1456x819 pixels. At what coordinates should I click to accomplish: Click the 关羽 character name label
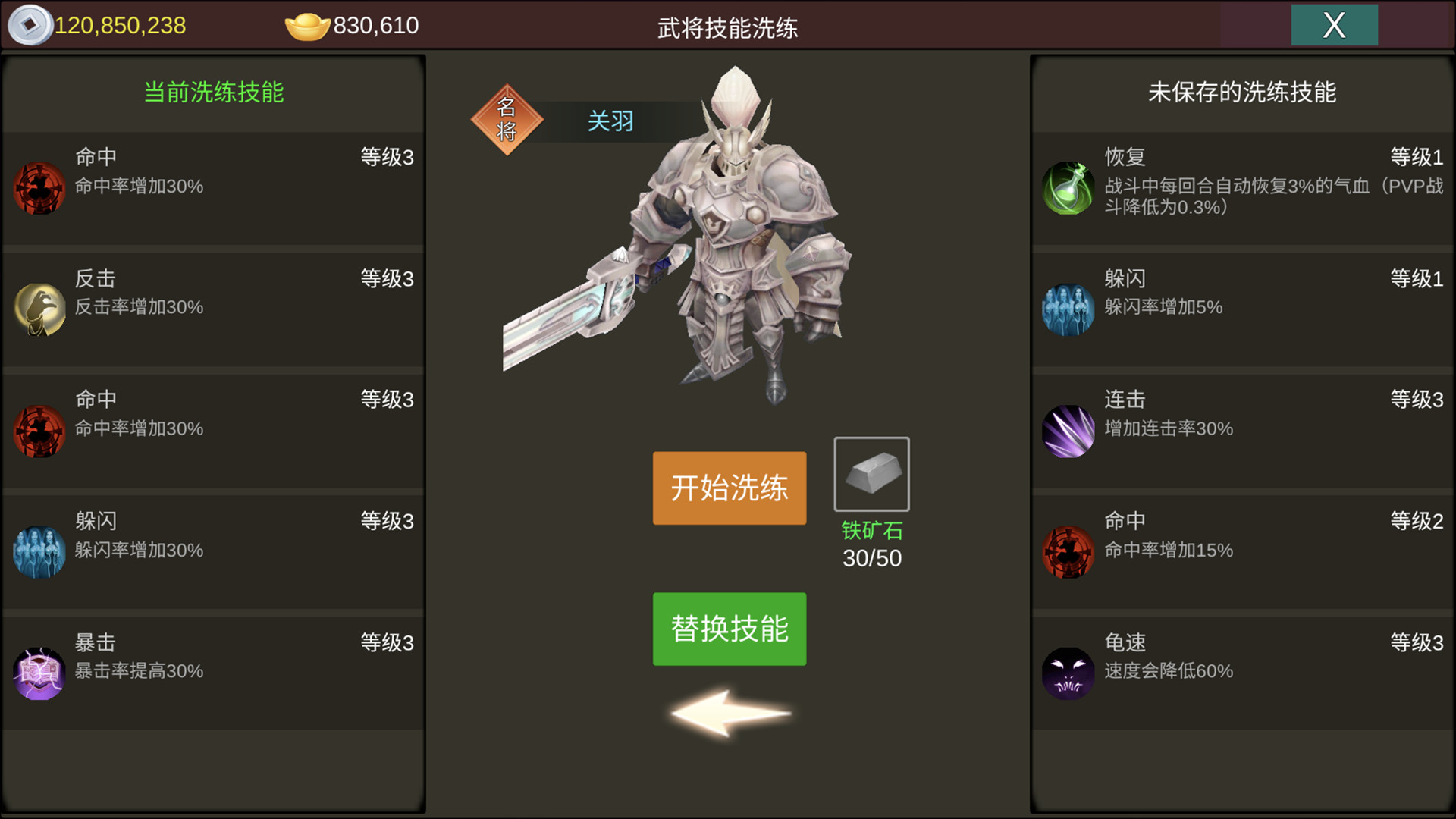(611, 121)
